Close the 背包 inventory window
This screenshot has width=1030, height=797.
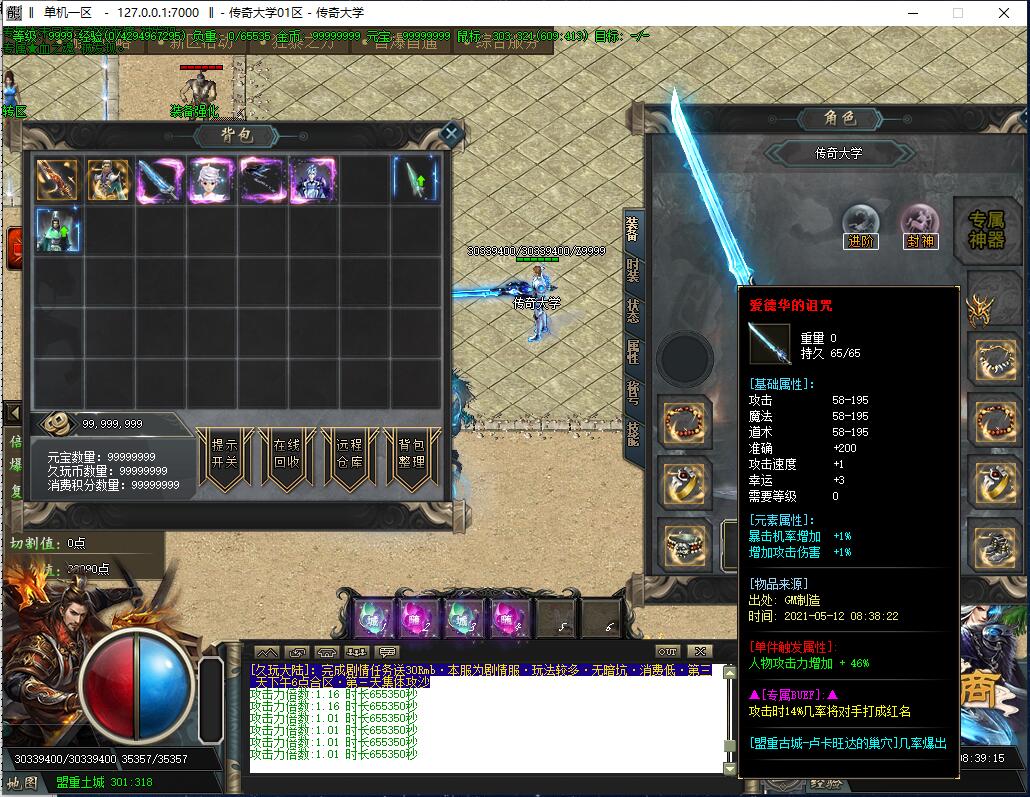coord(451,133)
